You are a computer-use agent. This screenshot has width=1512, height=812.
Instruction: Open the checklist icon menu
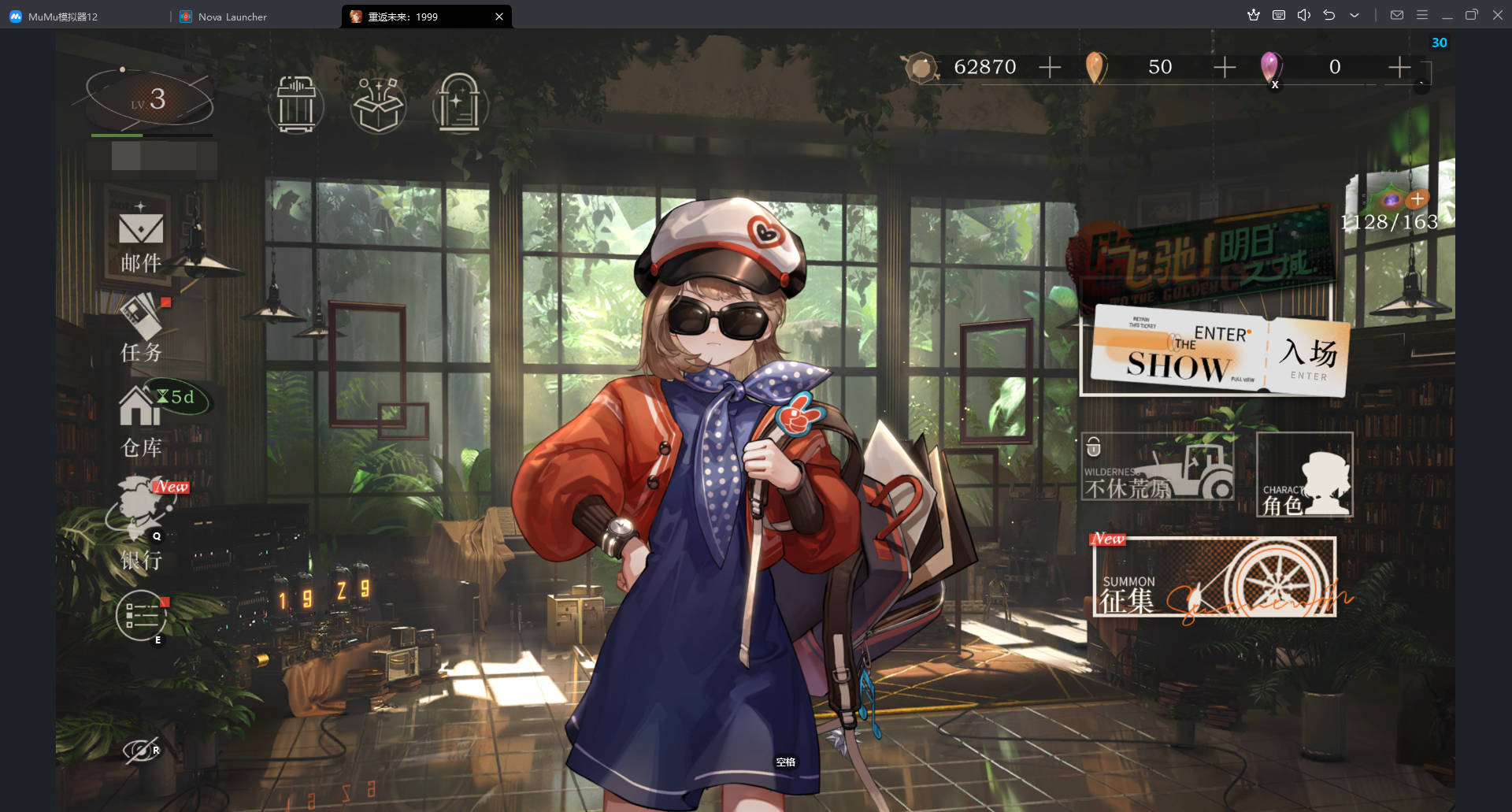[x=142, y=615]
